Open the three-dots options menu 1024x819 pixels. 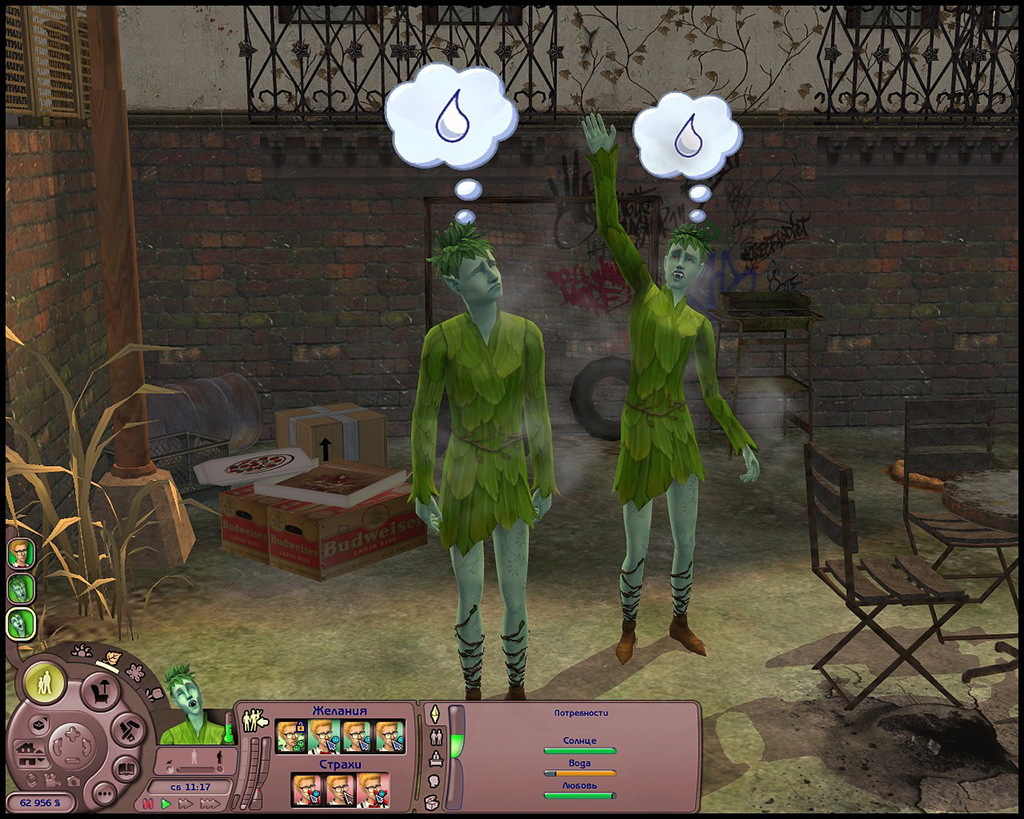point(102,792)
